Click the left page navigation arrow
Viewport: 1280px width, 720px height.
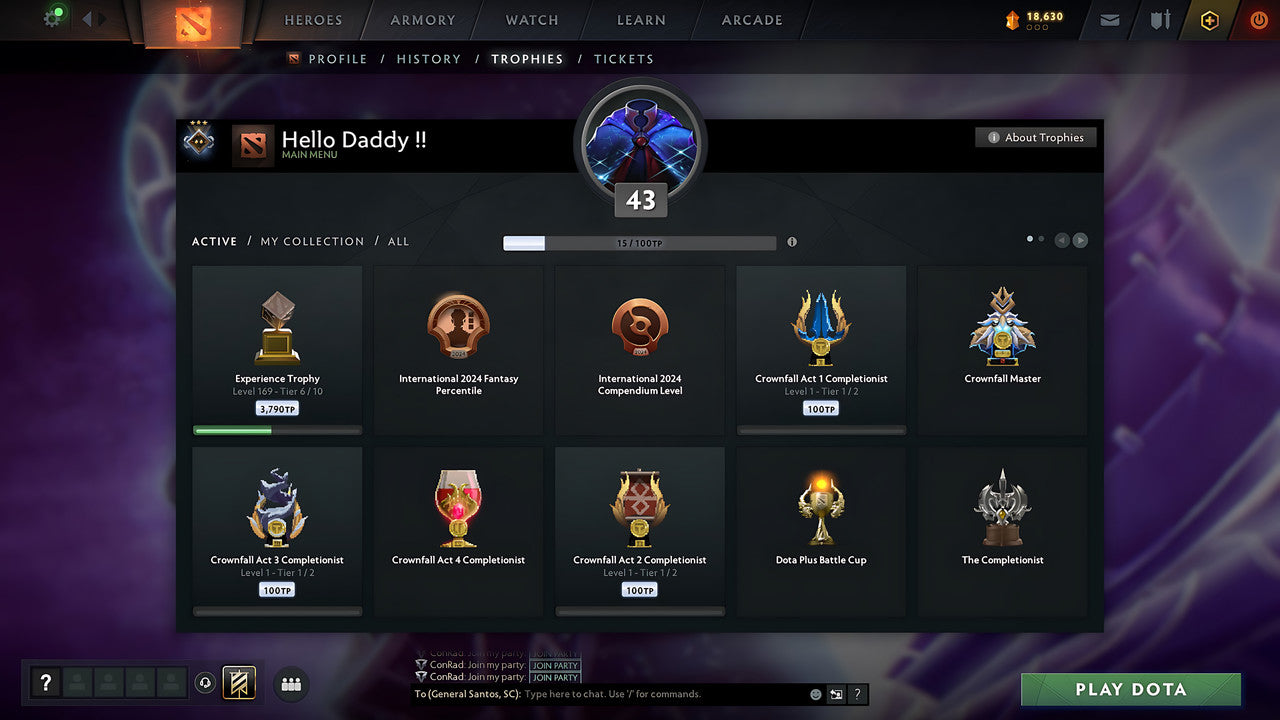1061,240
